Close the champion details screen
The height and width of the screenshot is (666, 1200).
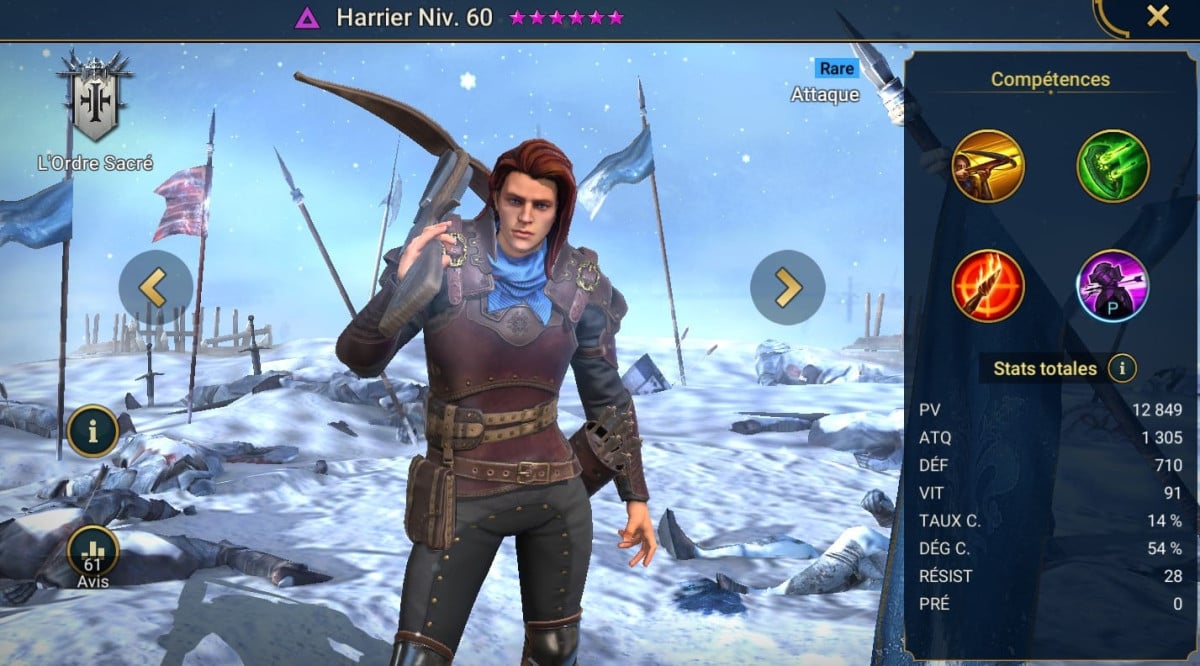pyautogui.click(x=1157, y=17)
